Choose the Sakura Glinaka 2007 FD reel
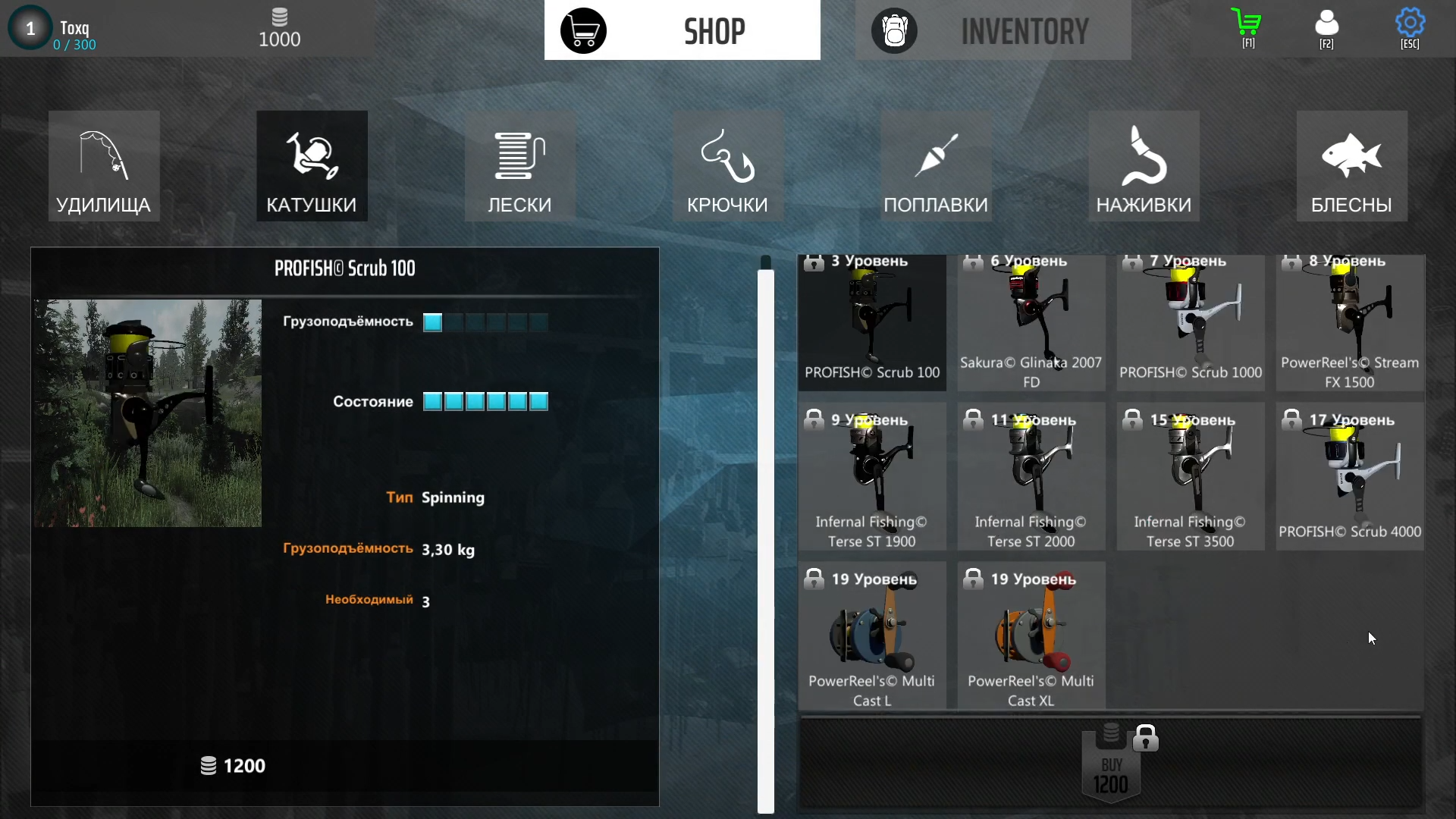 pos(1031,323)
